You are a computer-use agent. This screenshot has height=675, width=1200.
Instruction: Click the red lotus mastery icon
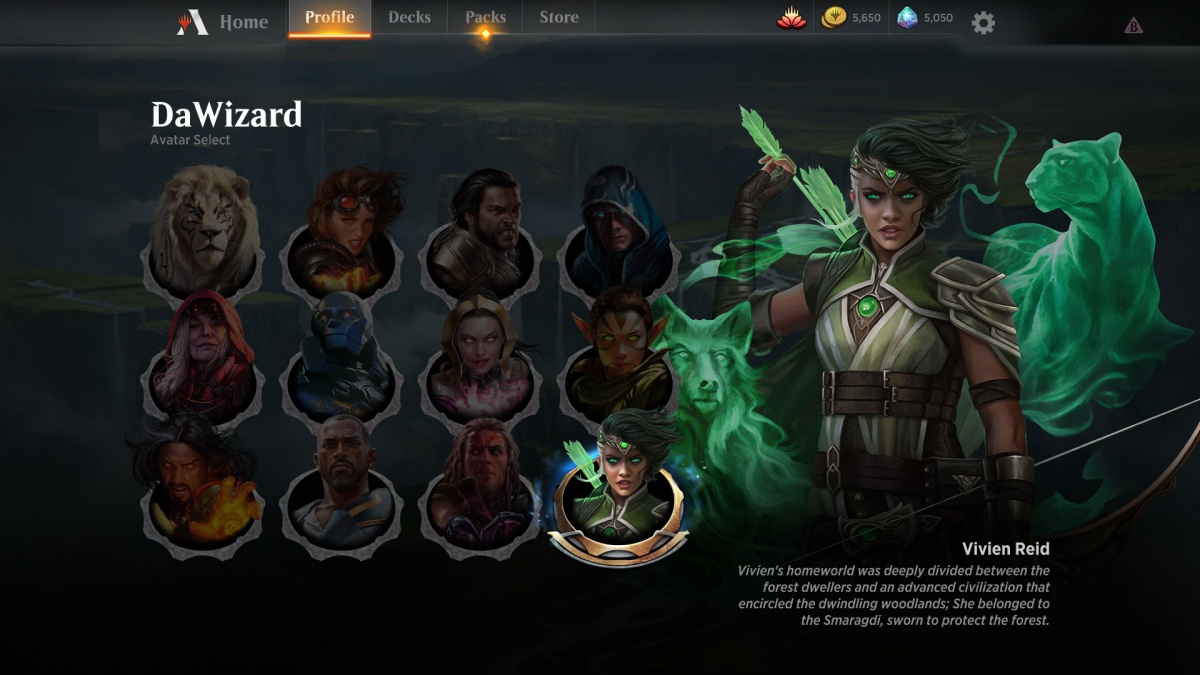(791, 18)
